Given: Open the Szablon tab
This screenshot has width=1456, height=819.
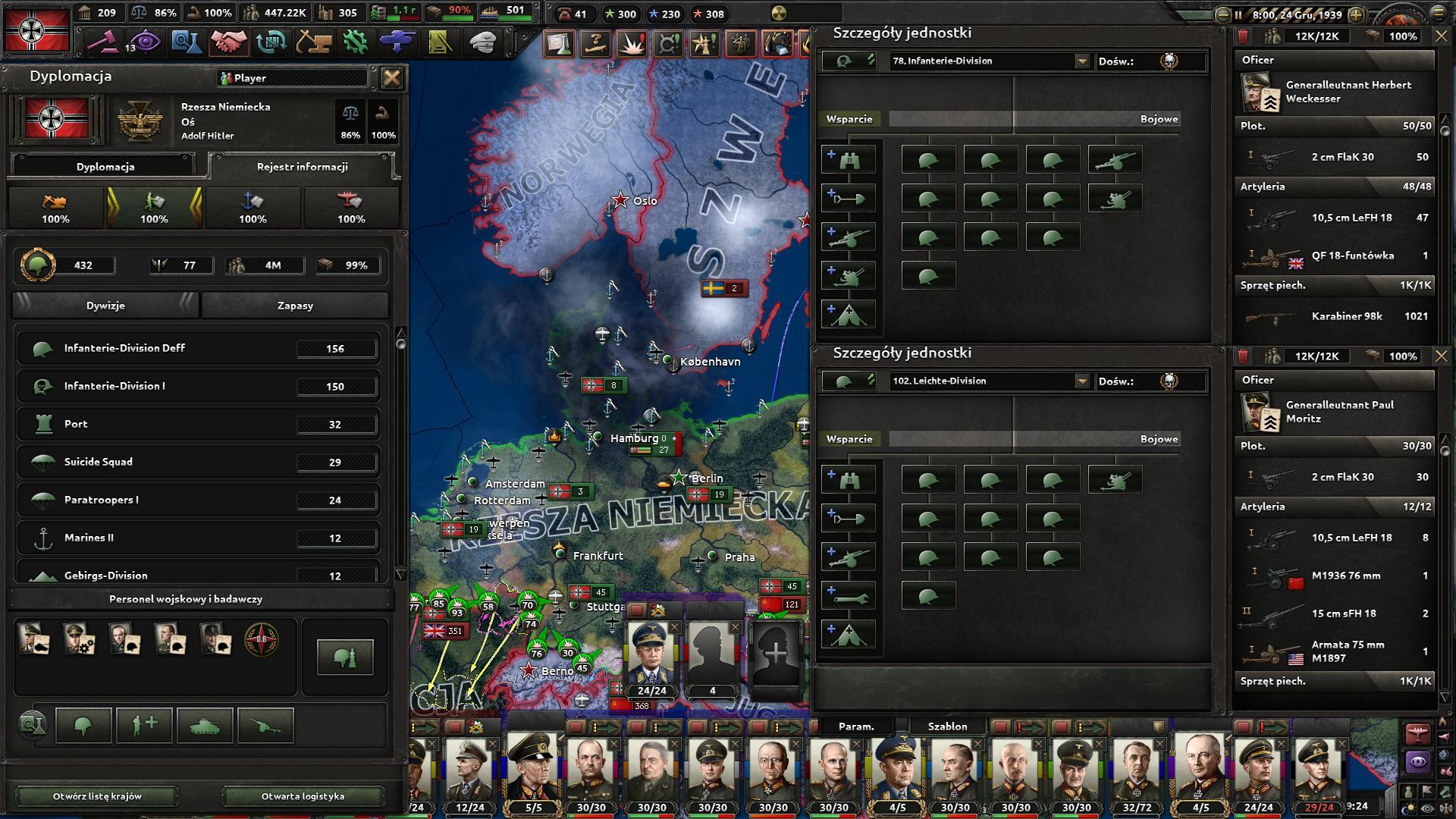Looking at the screenshot, I should pos(947,726).
